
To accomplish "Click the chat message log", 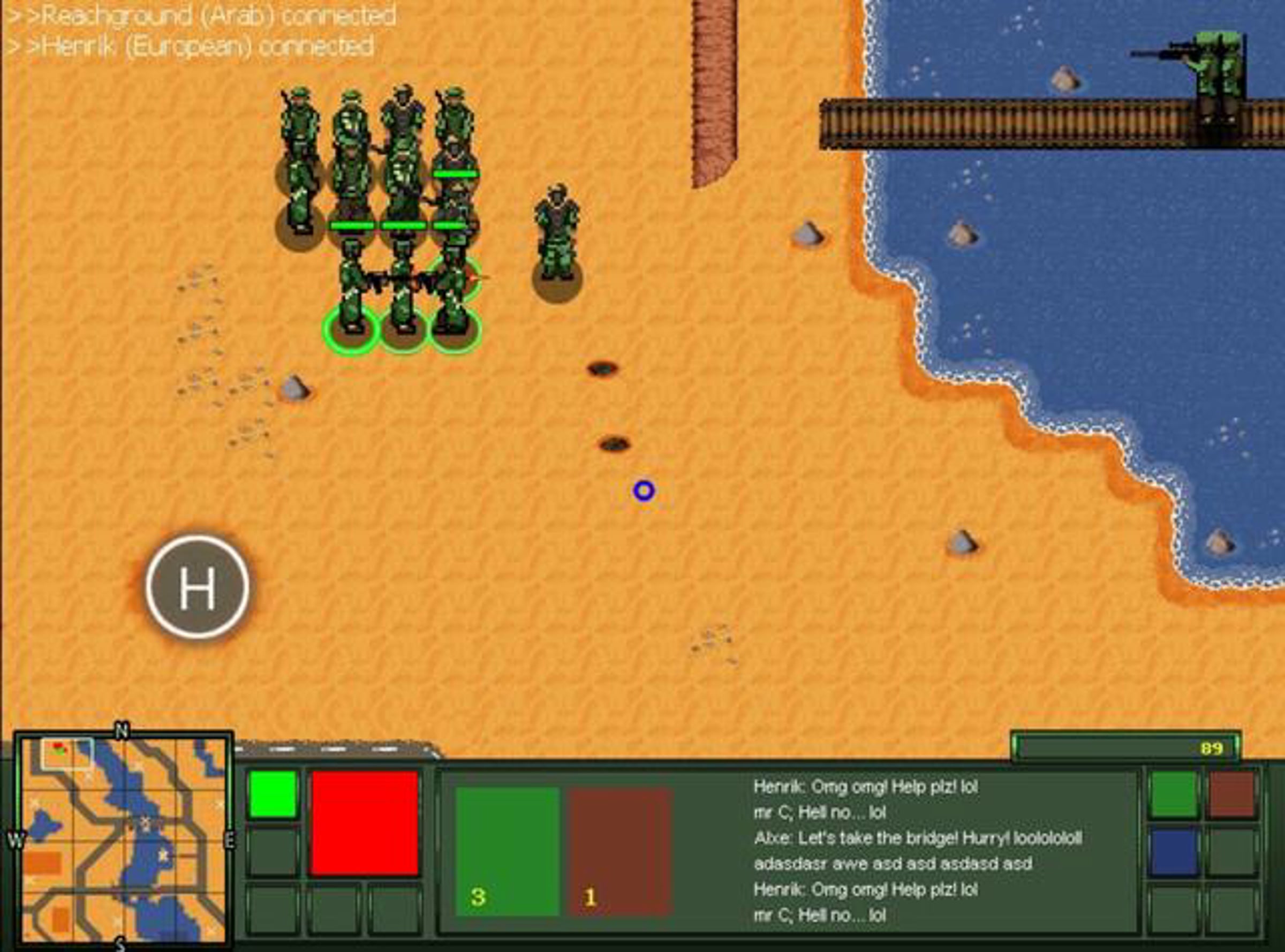I will click(x=916, y=851).
